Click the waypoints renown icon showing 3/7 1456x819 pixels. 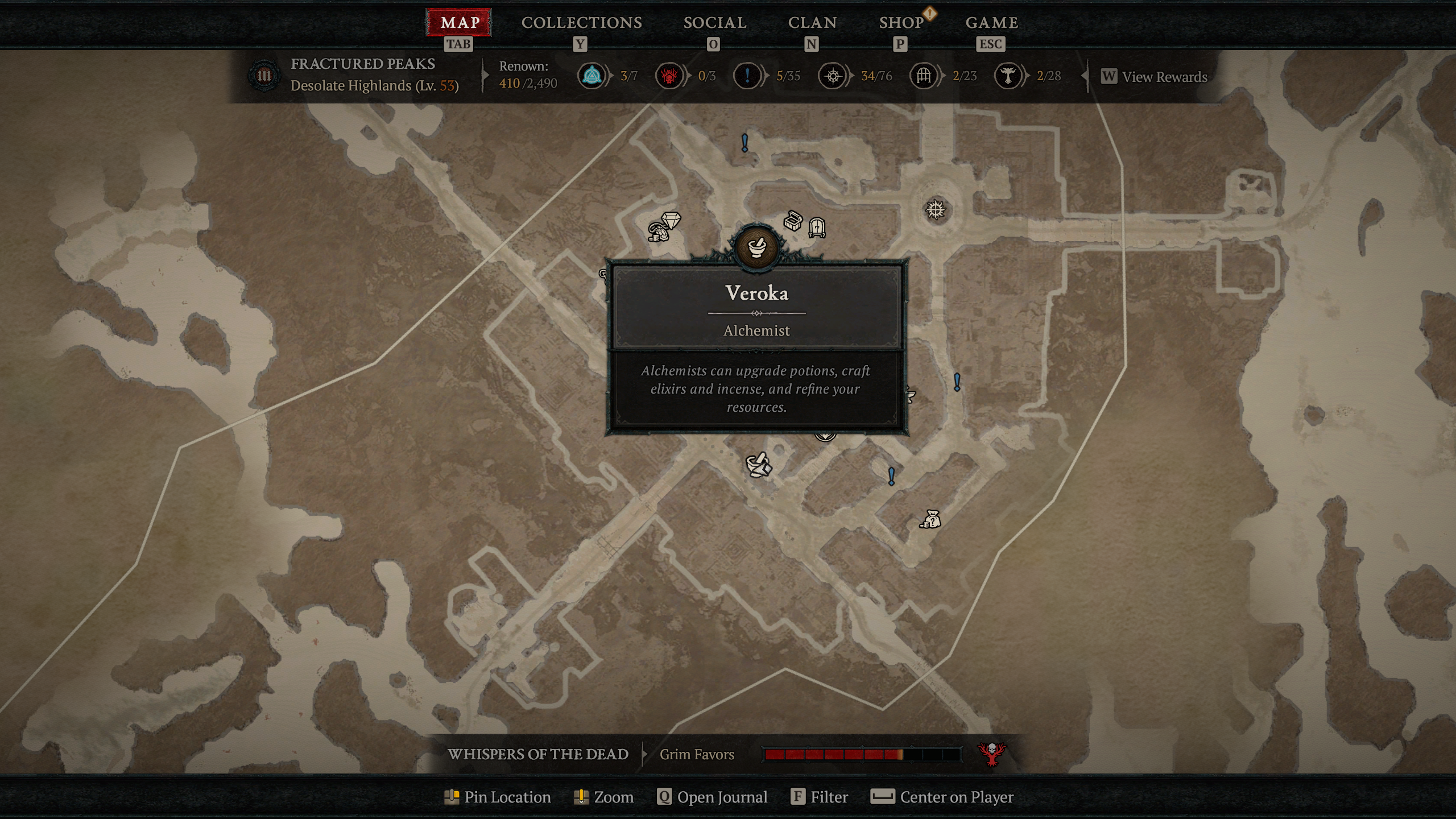[x=592, y=76]
